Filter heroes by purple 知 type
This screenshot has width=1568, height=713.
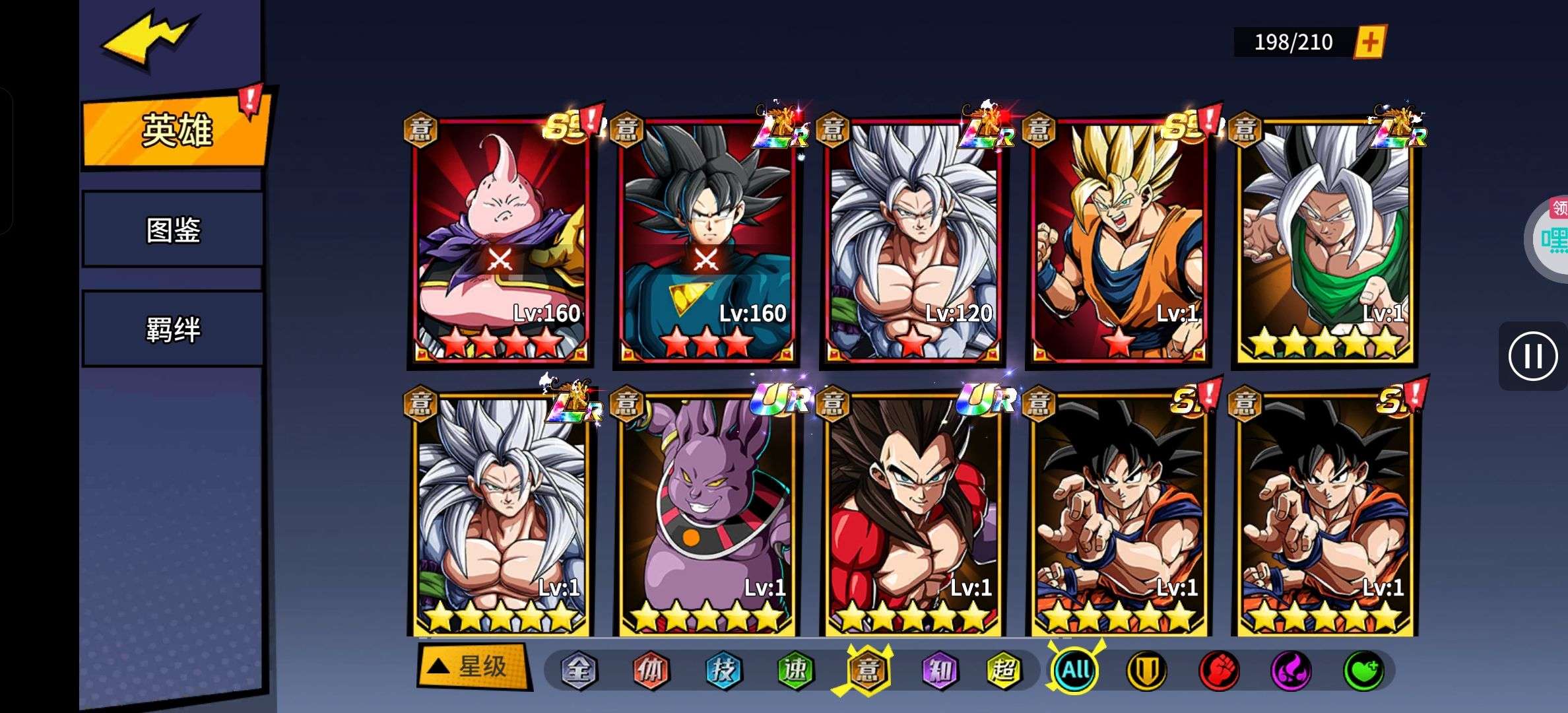pos(939,671)
